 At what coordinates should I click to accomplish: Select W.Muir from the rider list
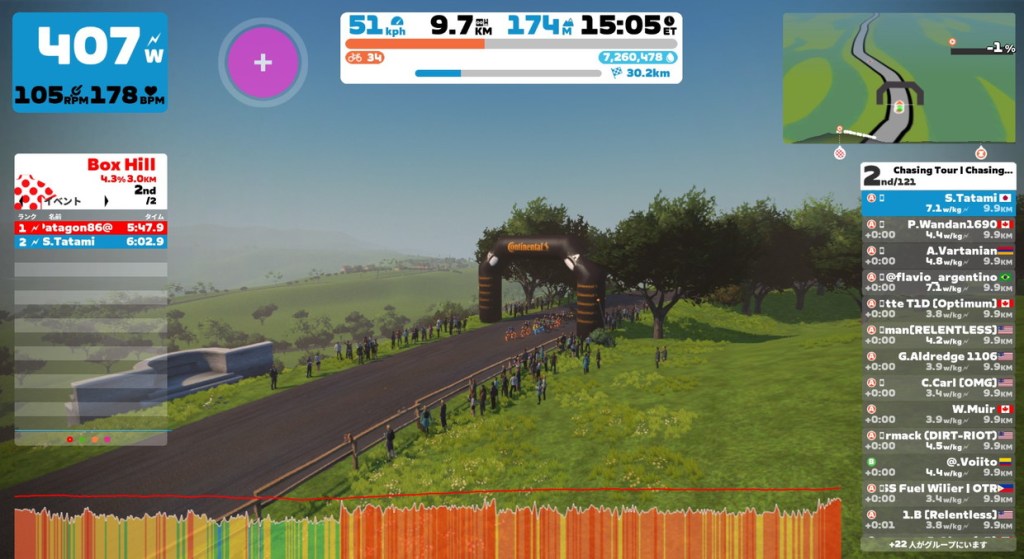coord(938,413)
